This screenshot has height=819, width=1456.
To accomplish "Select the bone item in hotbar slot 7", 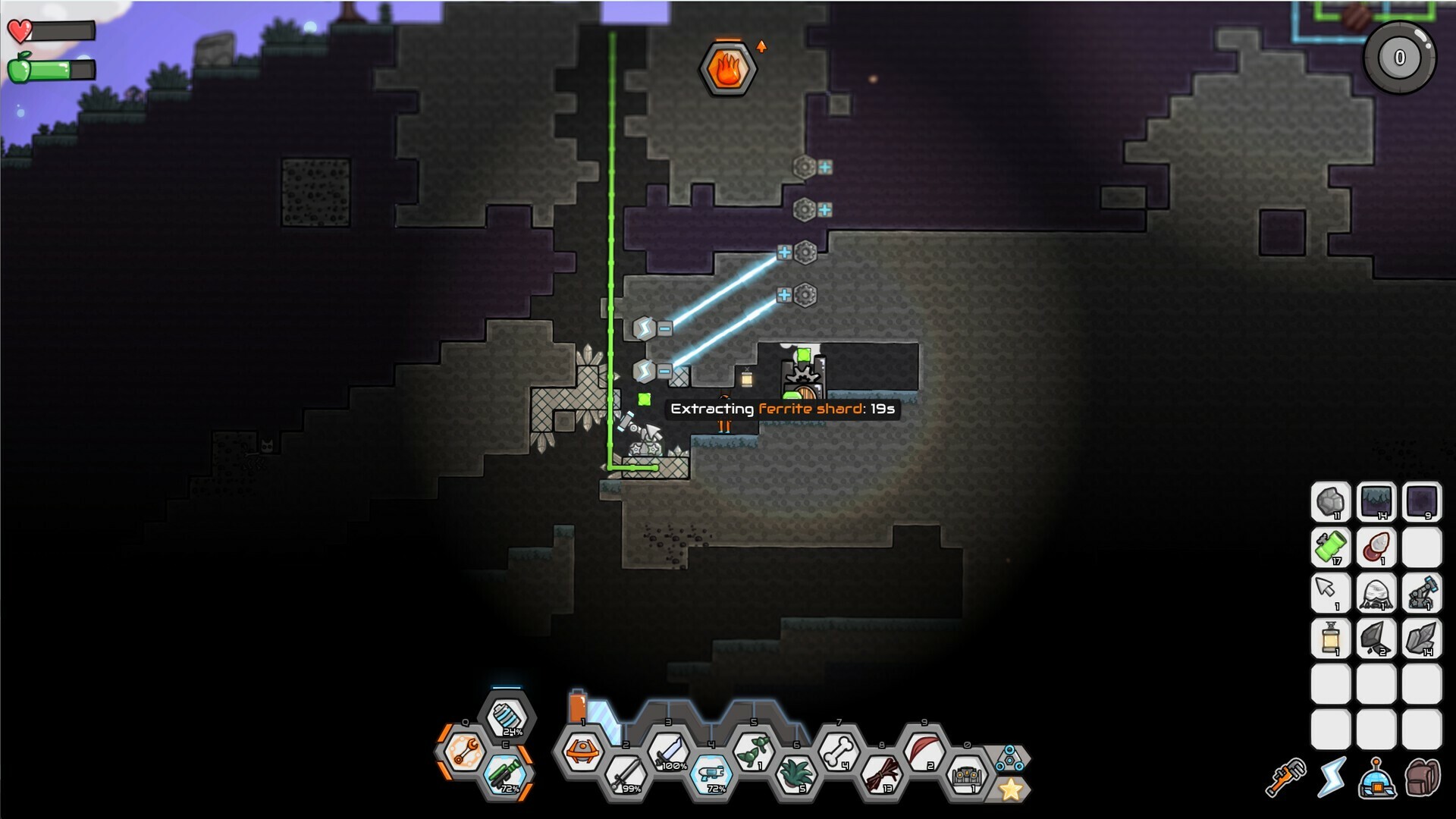I will point(839,753).
